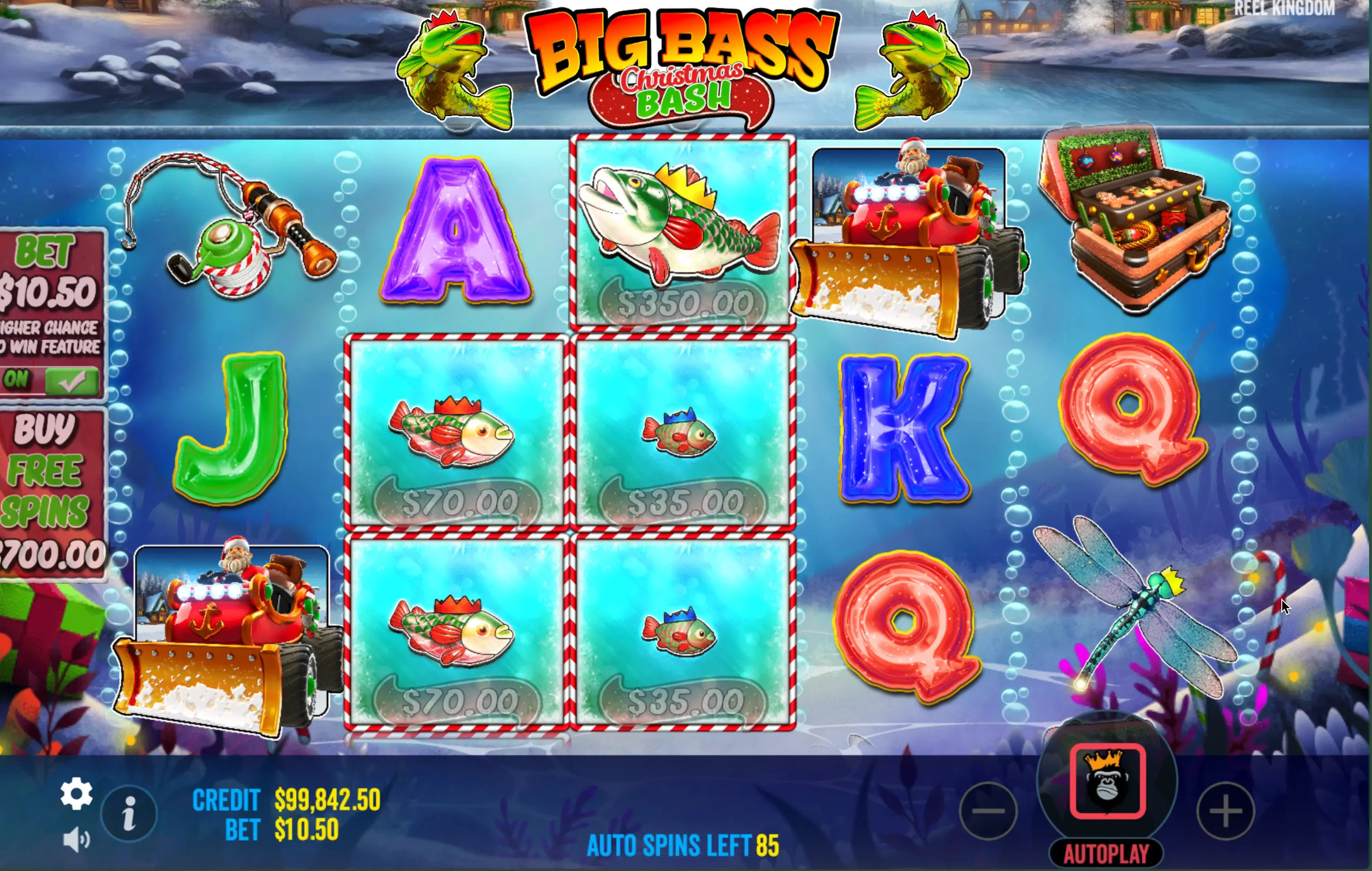Screen dimensions: 1372x871
Task: Decrease the bet with minus button
Action: 989,811
